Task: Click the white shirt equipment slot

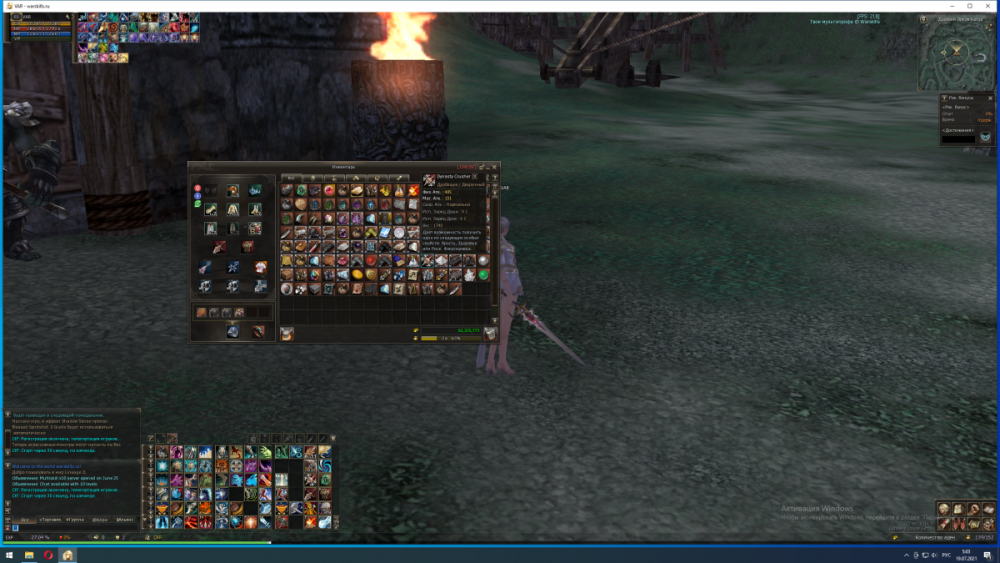Action: coord(260,267)
